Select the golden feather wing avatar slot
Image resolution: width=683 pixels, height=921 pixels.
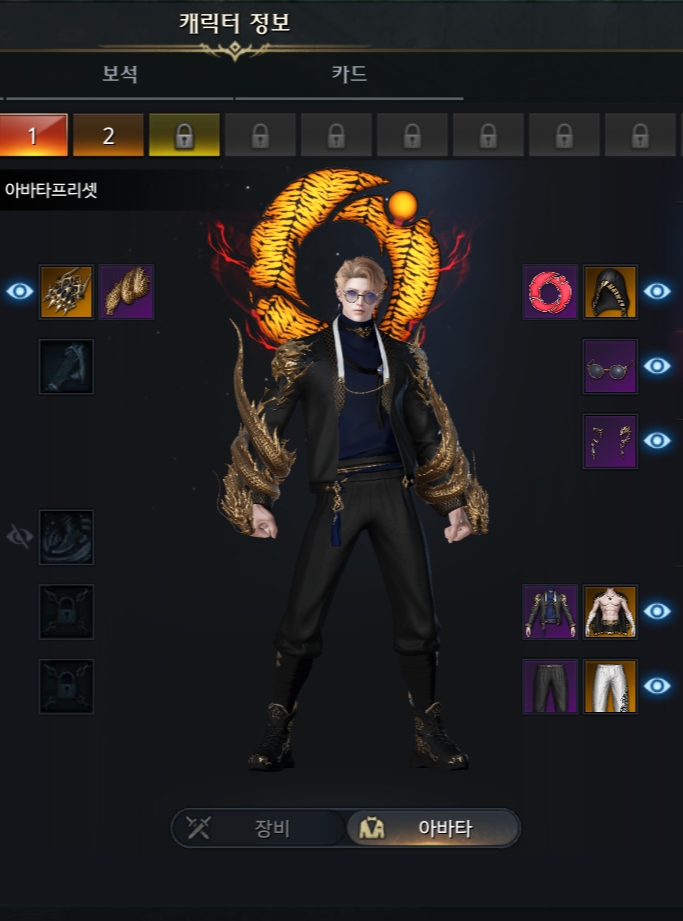[126, 292]
